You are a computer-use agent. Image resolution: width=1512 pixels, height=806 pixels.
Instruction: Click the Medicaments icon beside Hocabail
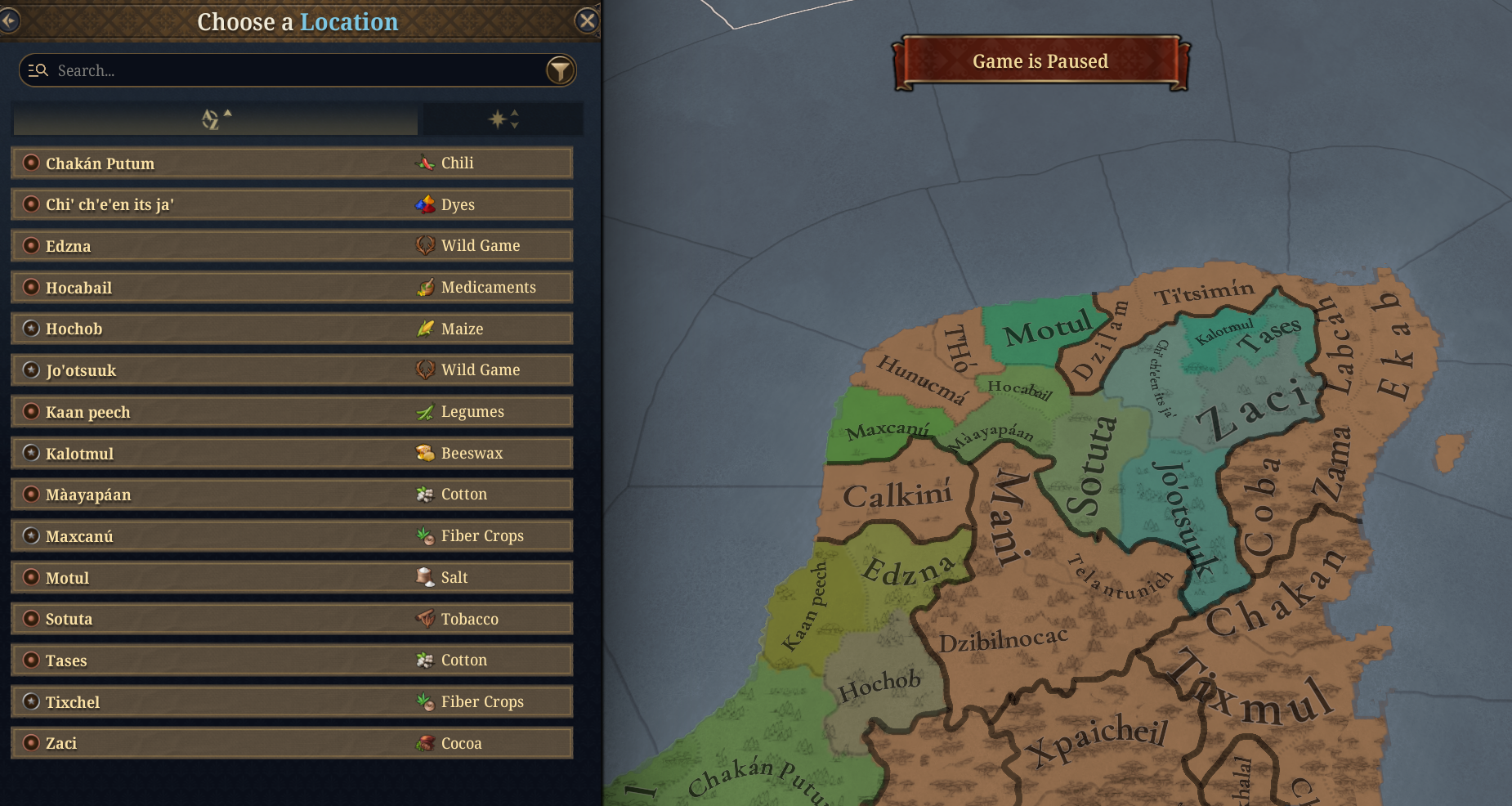coord(425,287)
